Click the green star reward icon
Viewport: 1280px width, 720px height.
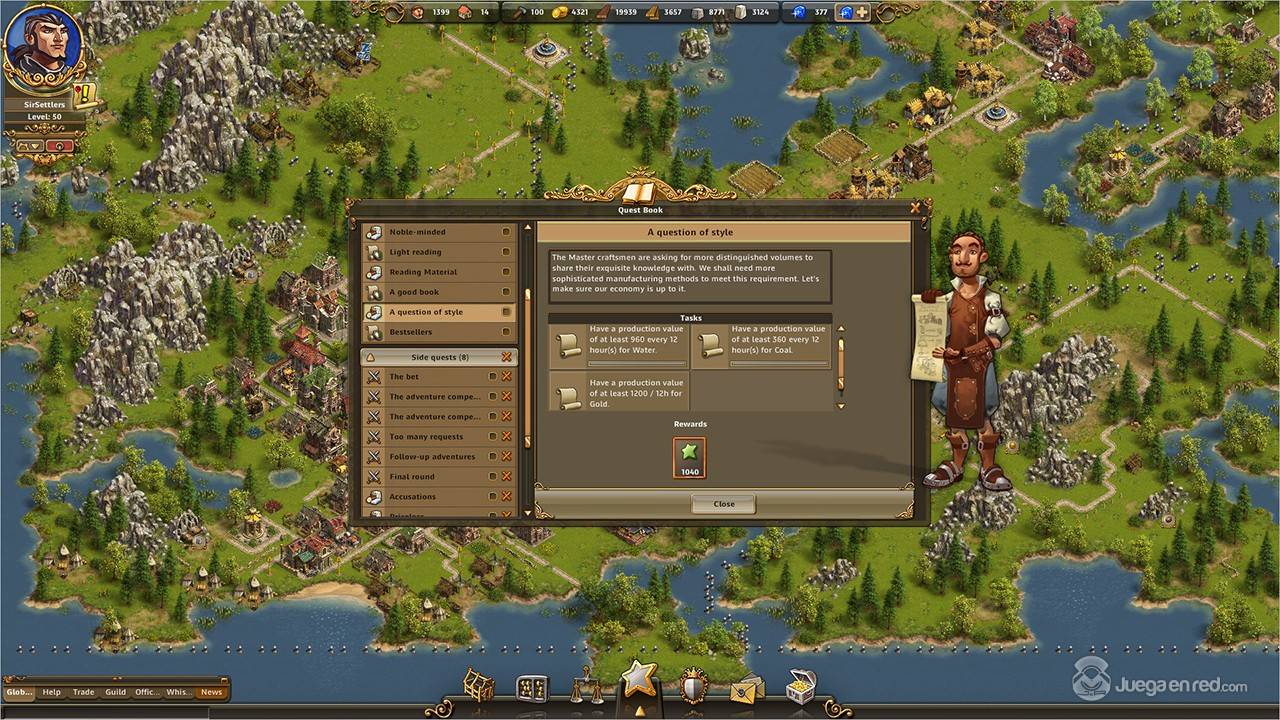(x=689, y=457)
